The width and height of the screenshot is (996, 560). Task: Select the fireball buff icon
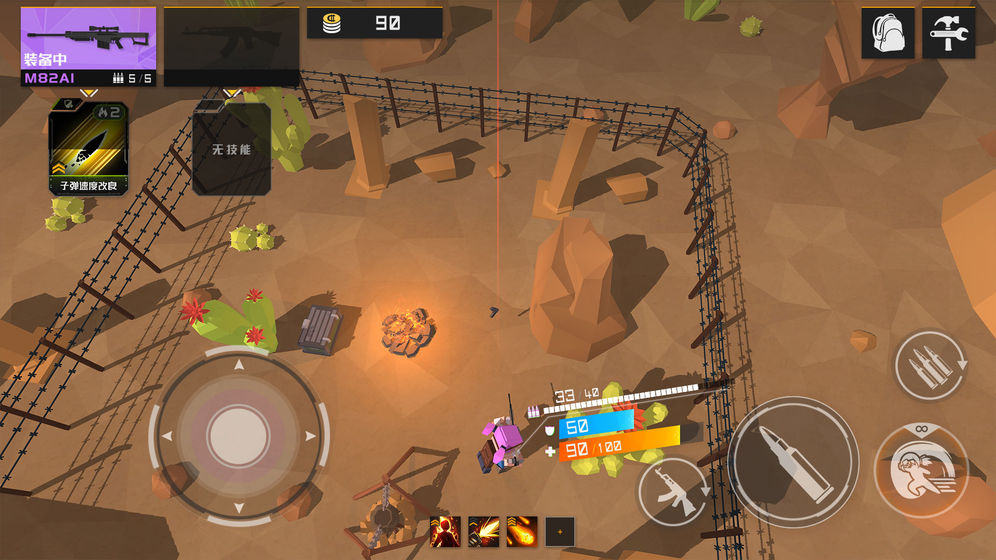click(521, 531)
